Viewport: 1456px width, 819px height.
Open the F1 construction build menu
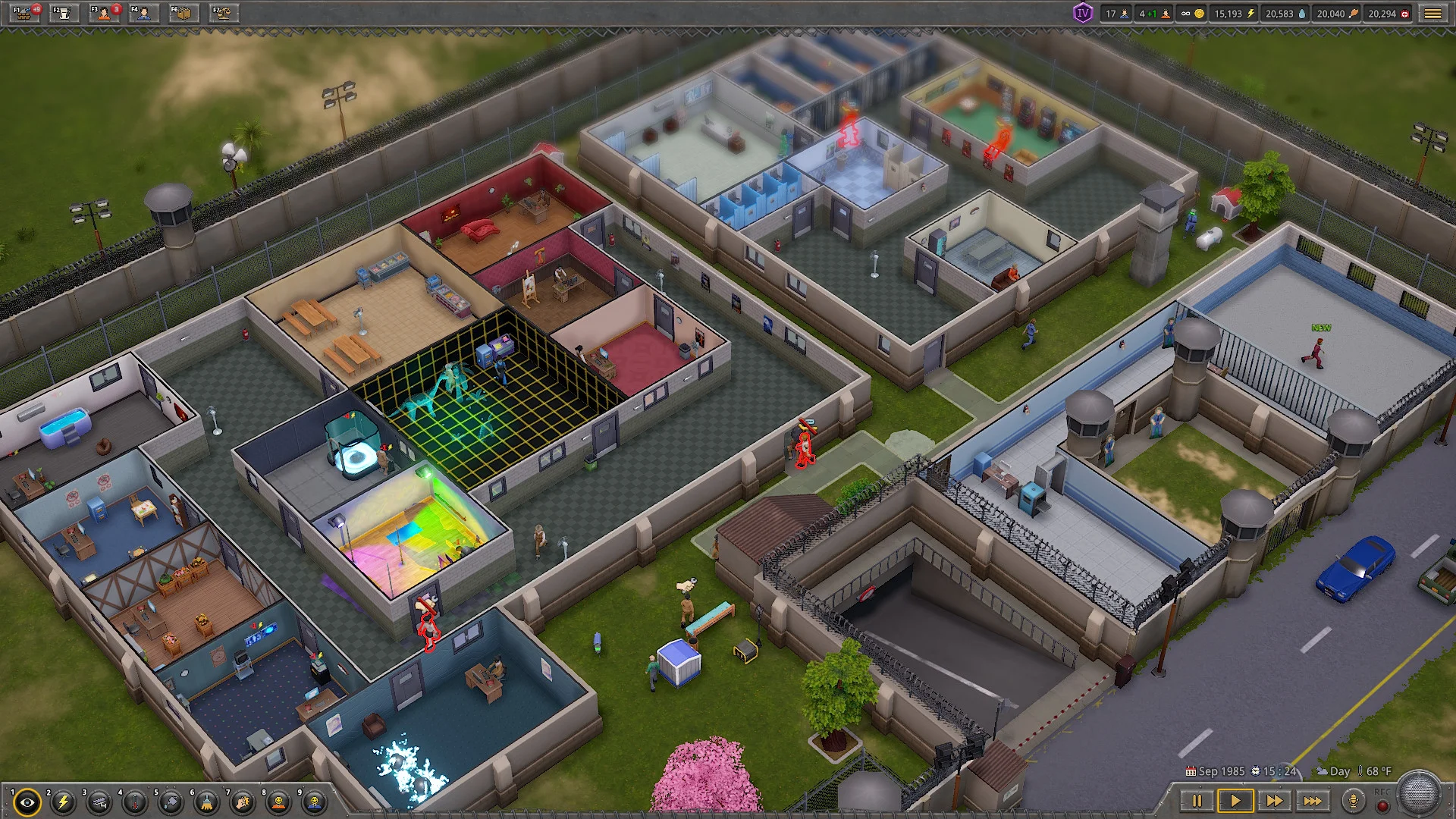[25, 13]
